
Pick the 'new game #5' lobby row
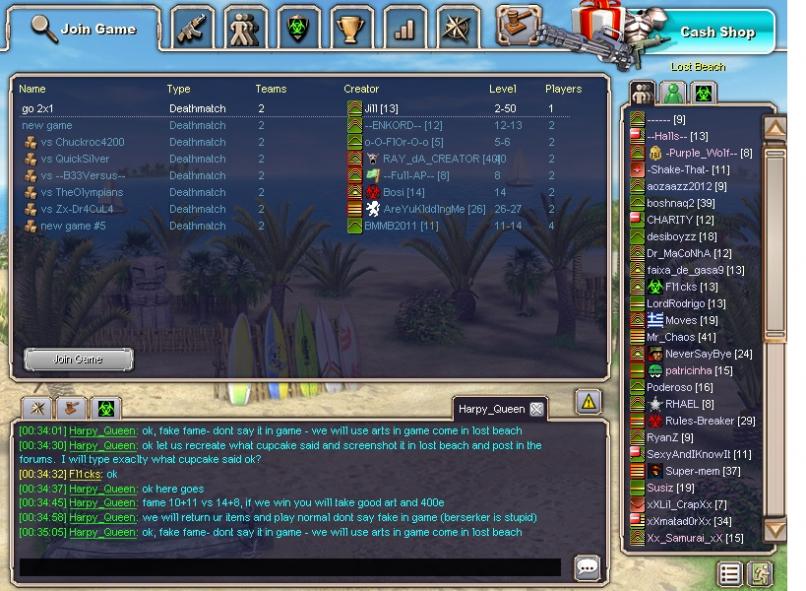72,226
